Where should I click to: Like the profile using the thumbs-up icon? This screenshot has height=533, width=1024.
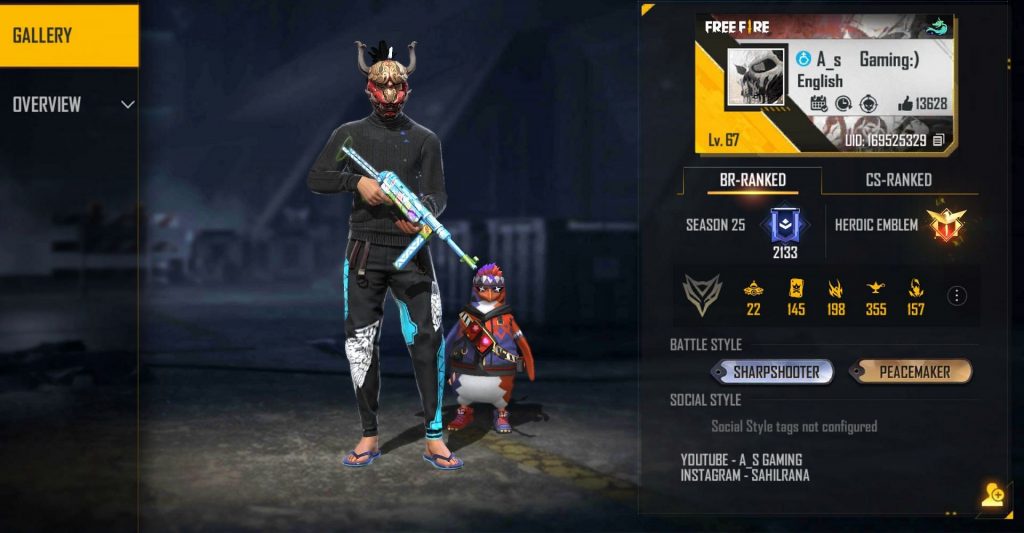point(905,103)
